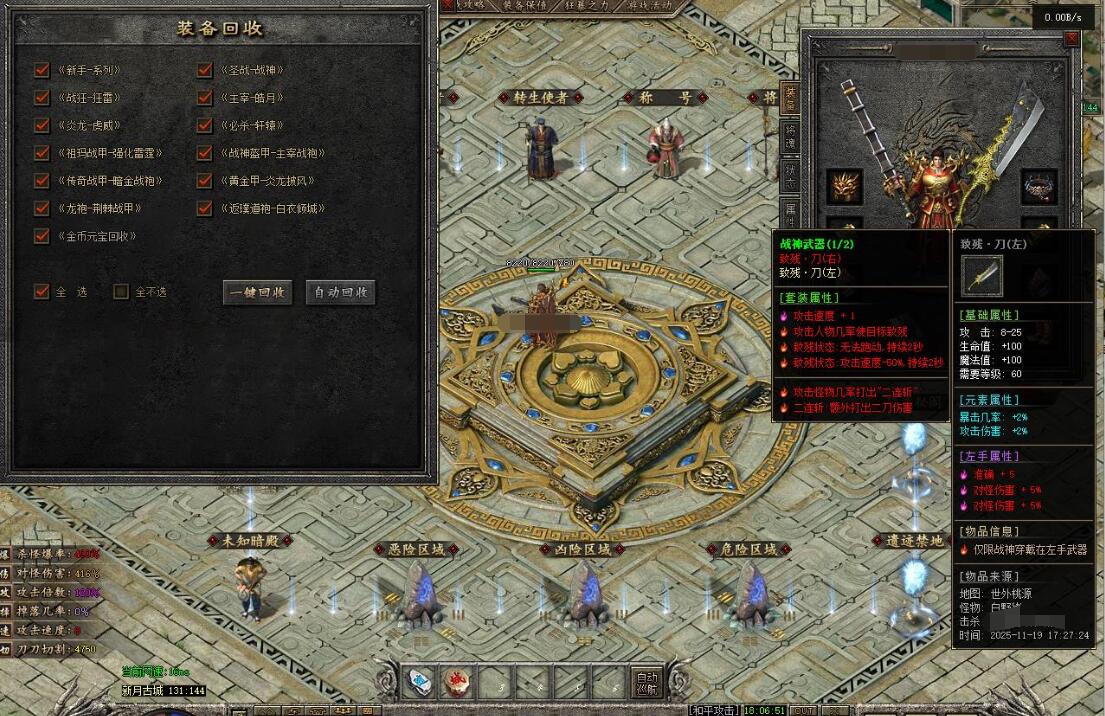
Task: Uncheck the 《战狂-狂雷》 option
Action: 42,98
